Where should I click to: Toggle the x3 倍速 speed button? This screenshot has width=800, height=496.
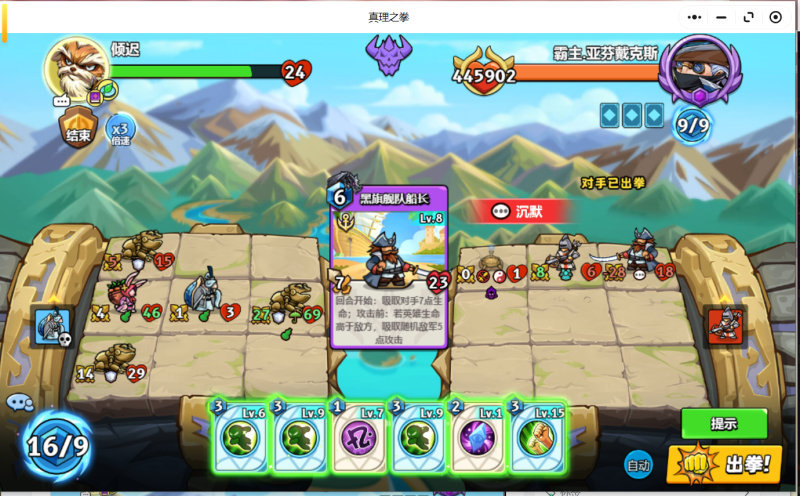(x=120, y=130)
